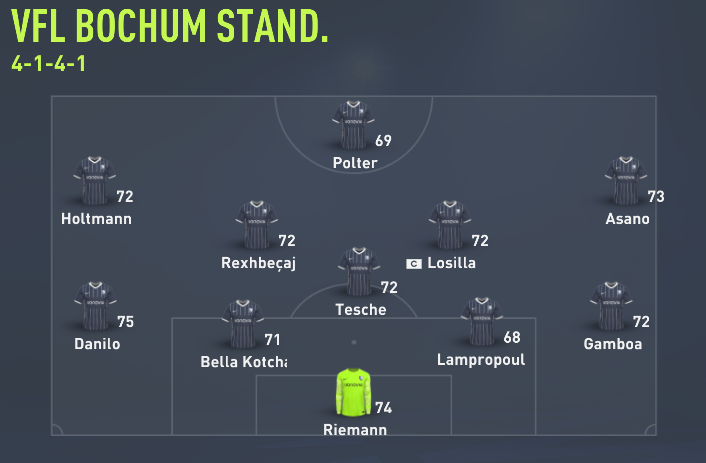Select midfielder Rexhbeçaj's shirt

click(x=257, y=225)
